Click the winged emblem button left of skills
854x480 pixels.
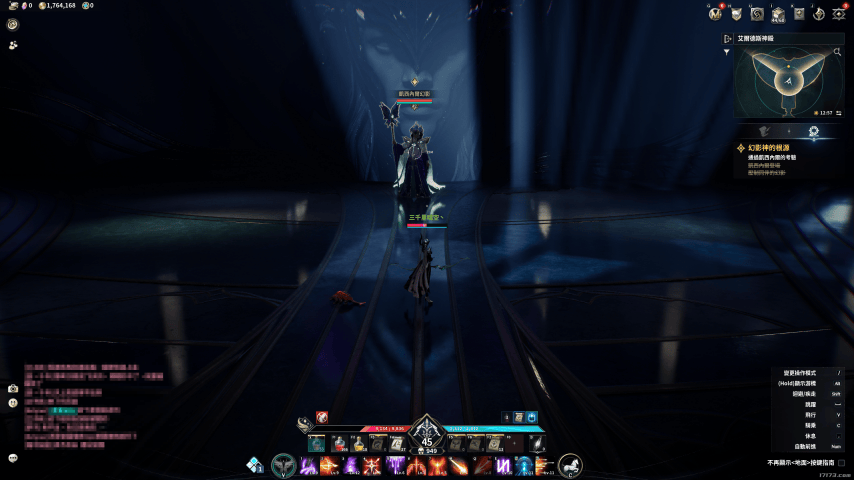click(284, 465)
